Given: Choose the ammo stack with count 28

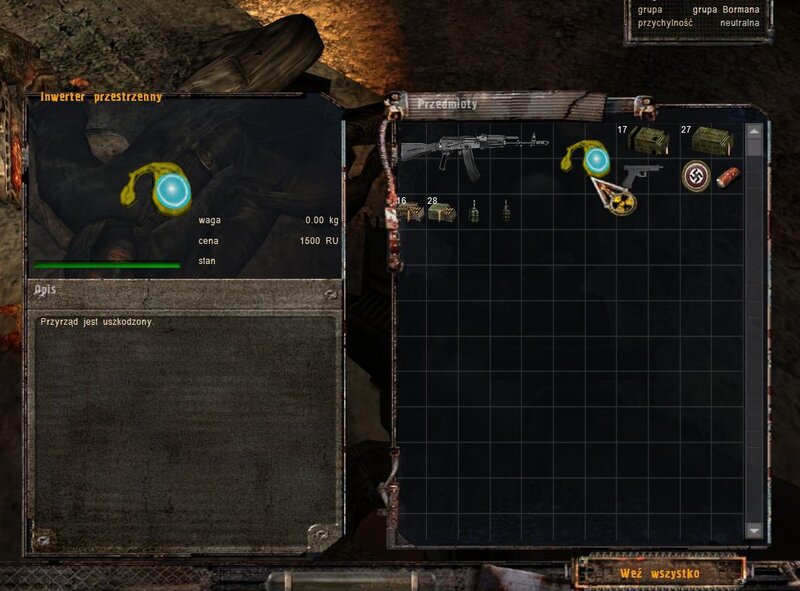Looking at the screenshot, I should pyautogui.click(x=441, y=212).
